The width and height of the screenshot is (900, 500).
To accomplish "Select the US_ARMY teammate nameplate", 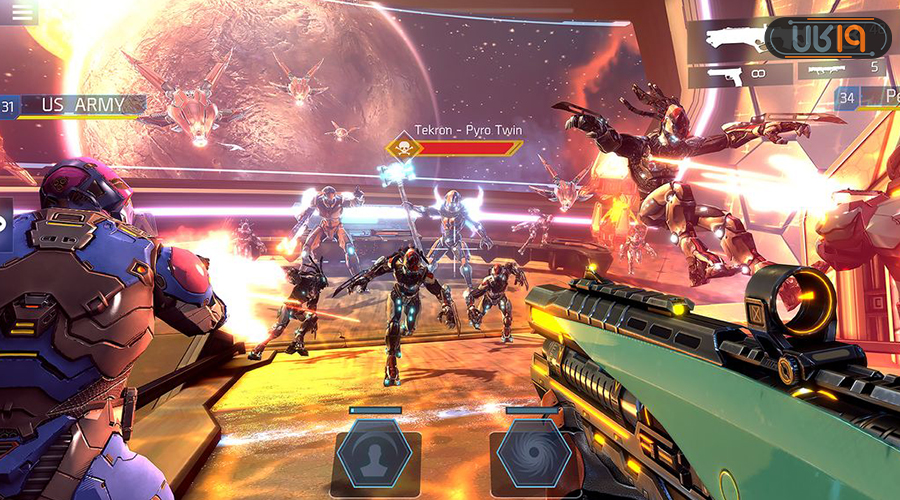I will coord(82,104).
